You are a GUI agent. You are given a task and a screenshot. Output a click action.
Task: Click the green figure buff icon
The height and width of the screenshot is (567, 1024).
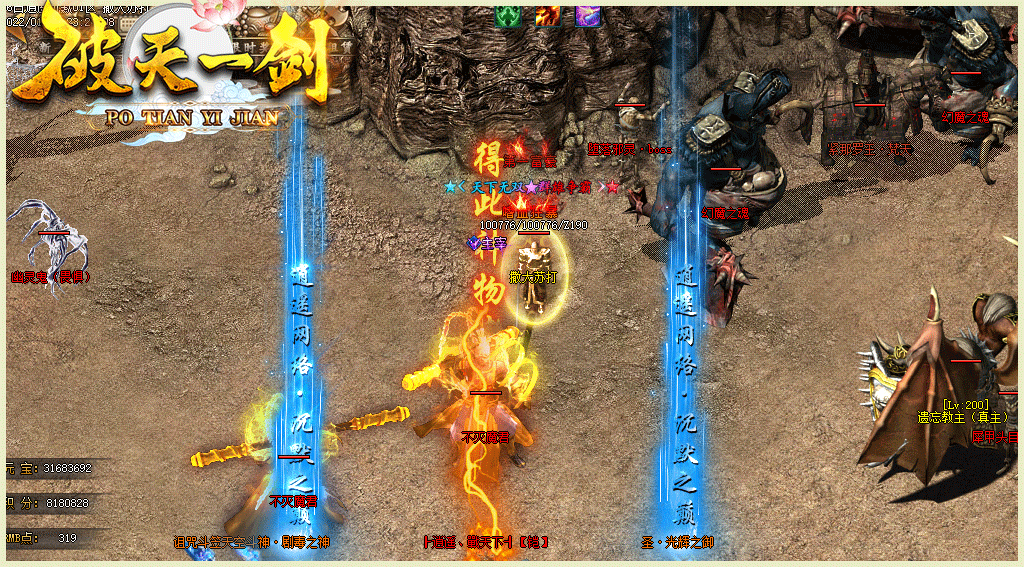[509, 16]
